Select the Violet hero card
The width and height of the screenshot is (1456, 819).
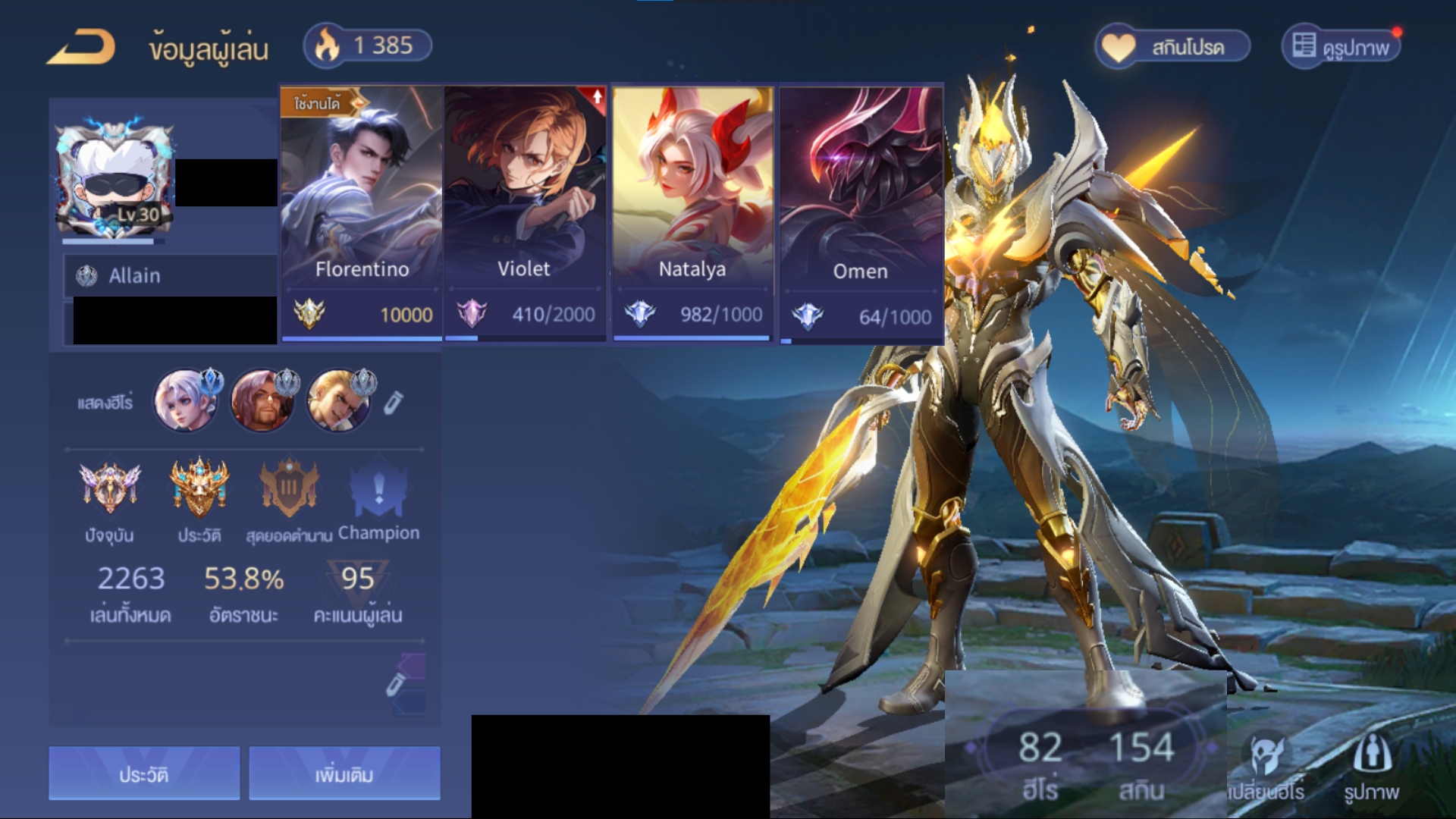[x=525, y=212]
